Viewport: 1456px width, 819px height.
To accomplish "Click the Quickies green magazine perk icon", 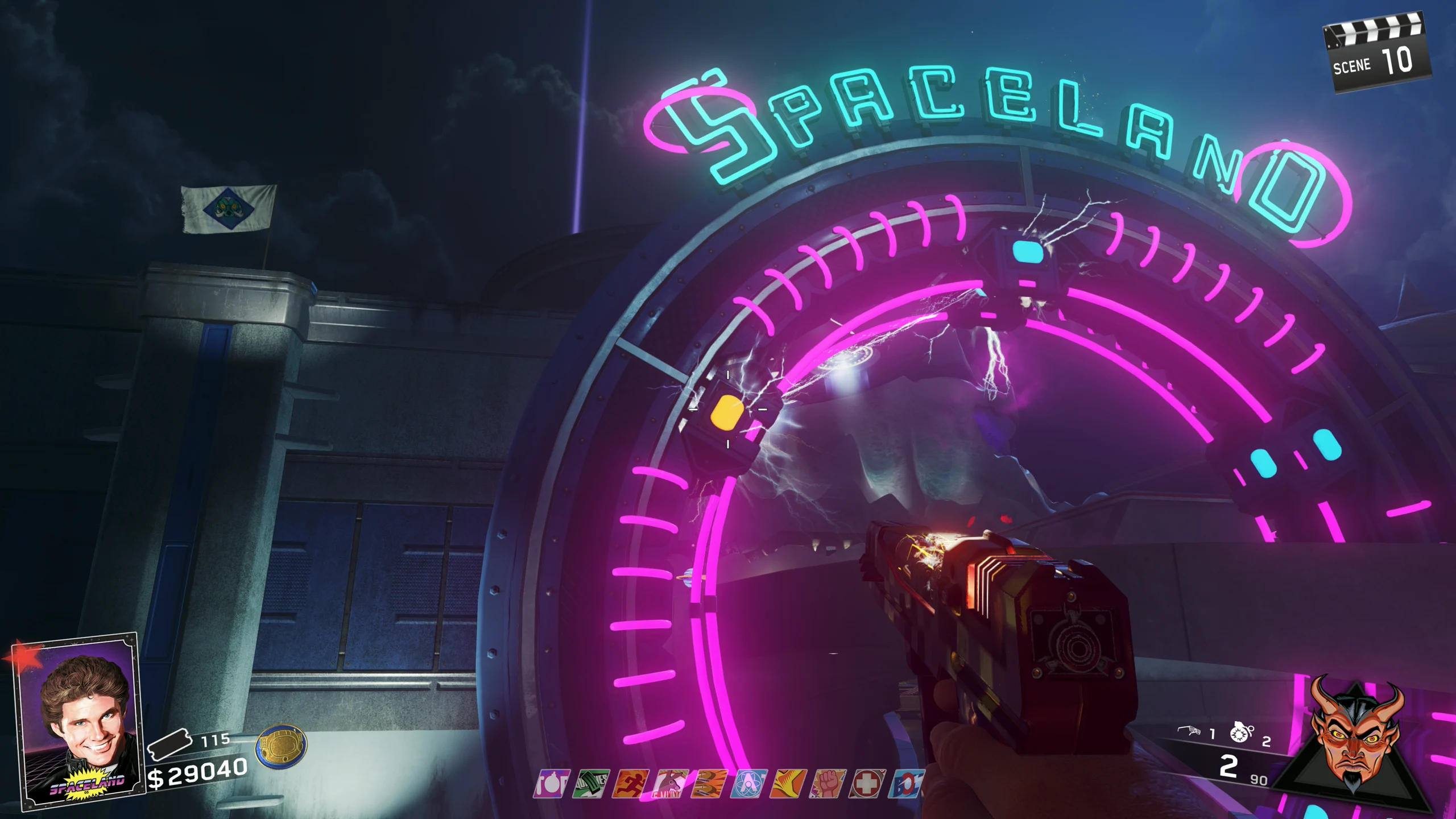I will click(x=591, y=784).
